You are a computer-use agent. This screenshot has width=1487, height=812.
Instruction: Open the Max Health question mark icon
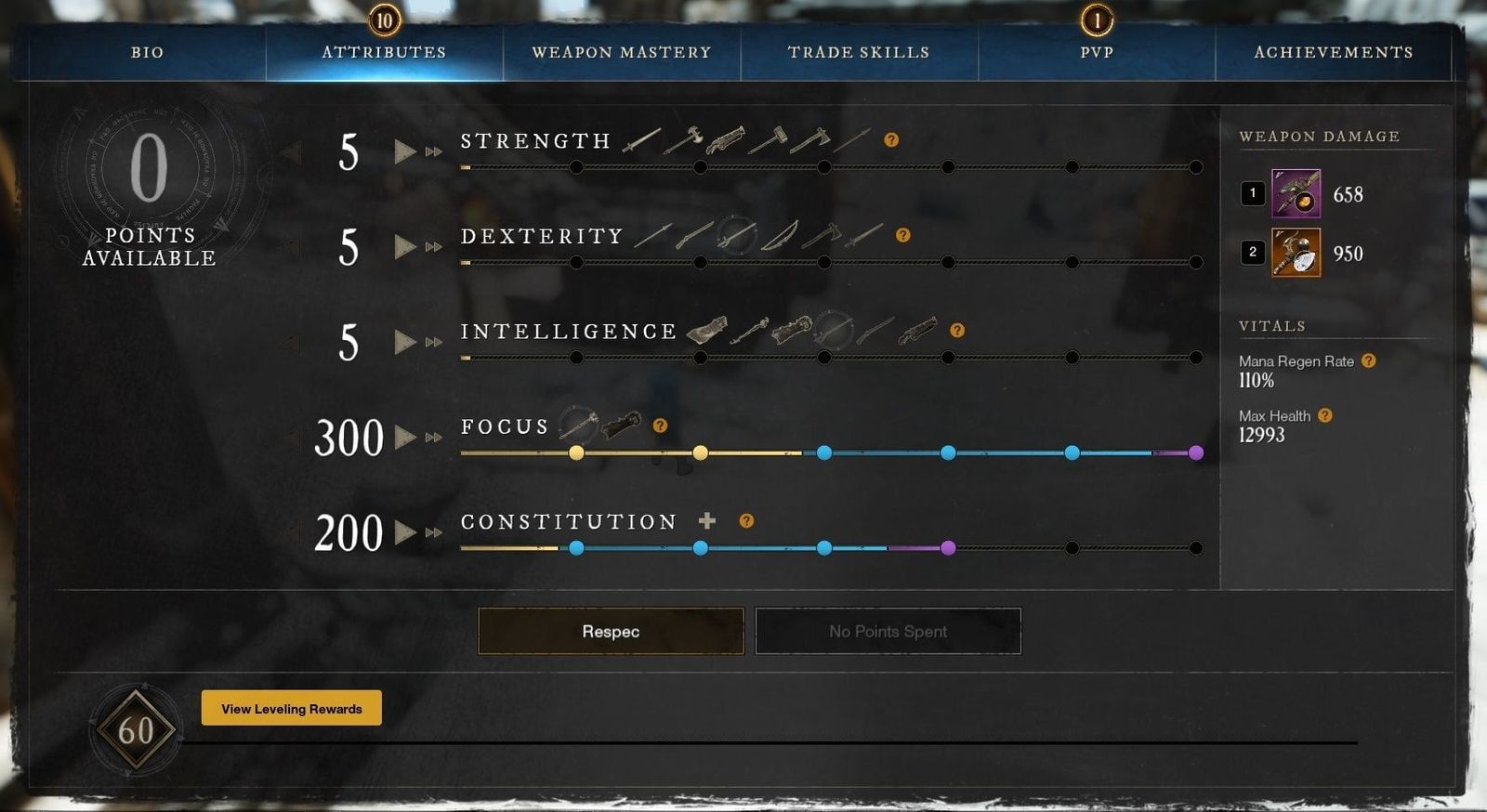[x=1325, y=415]
